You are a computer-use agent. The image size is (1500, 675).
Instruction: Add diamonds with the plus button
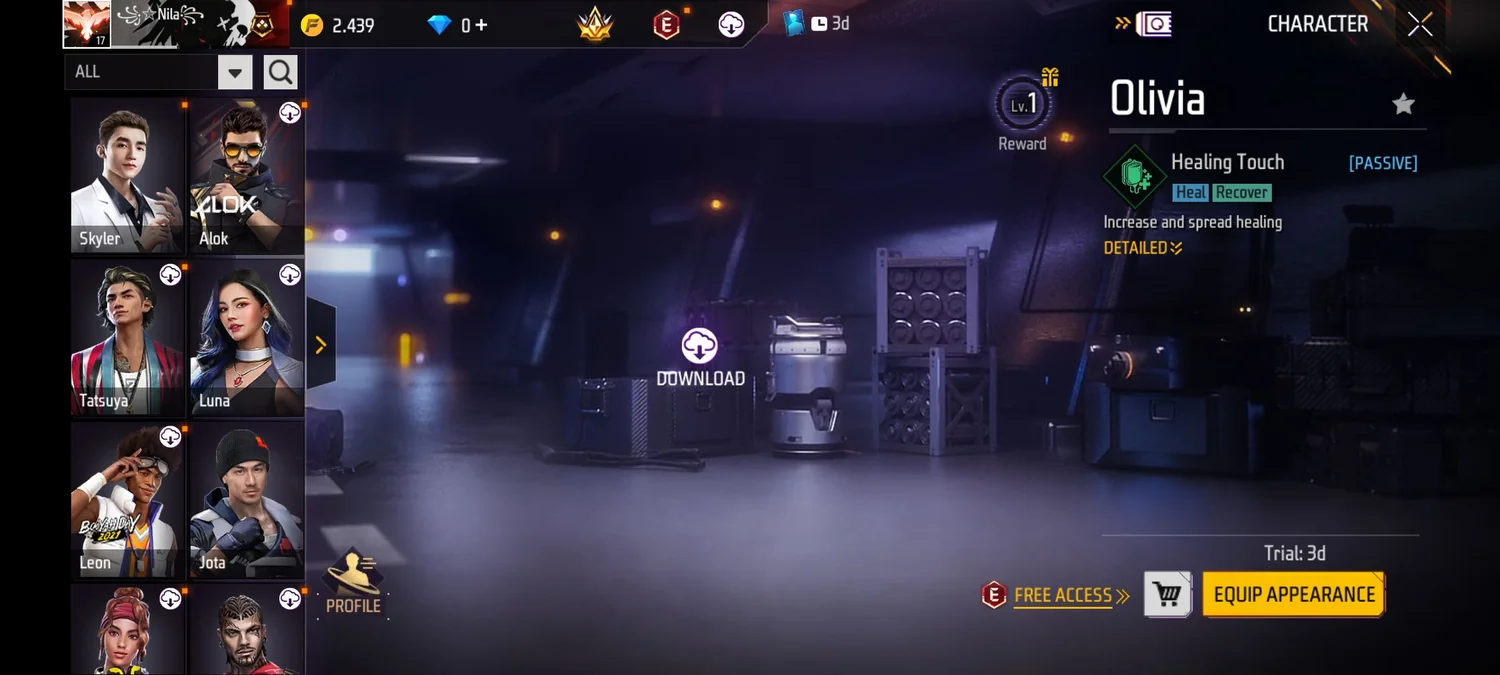pos(482,25)
